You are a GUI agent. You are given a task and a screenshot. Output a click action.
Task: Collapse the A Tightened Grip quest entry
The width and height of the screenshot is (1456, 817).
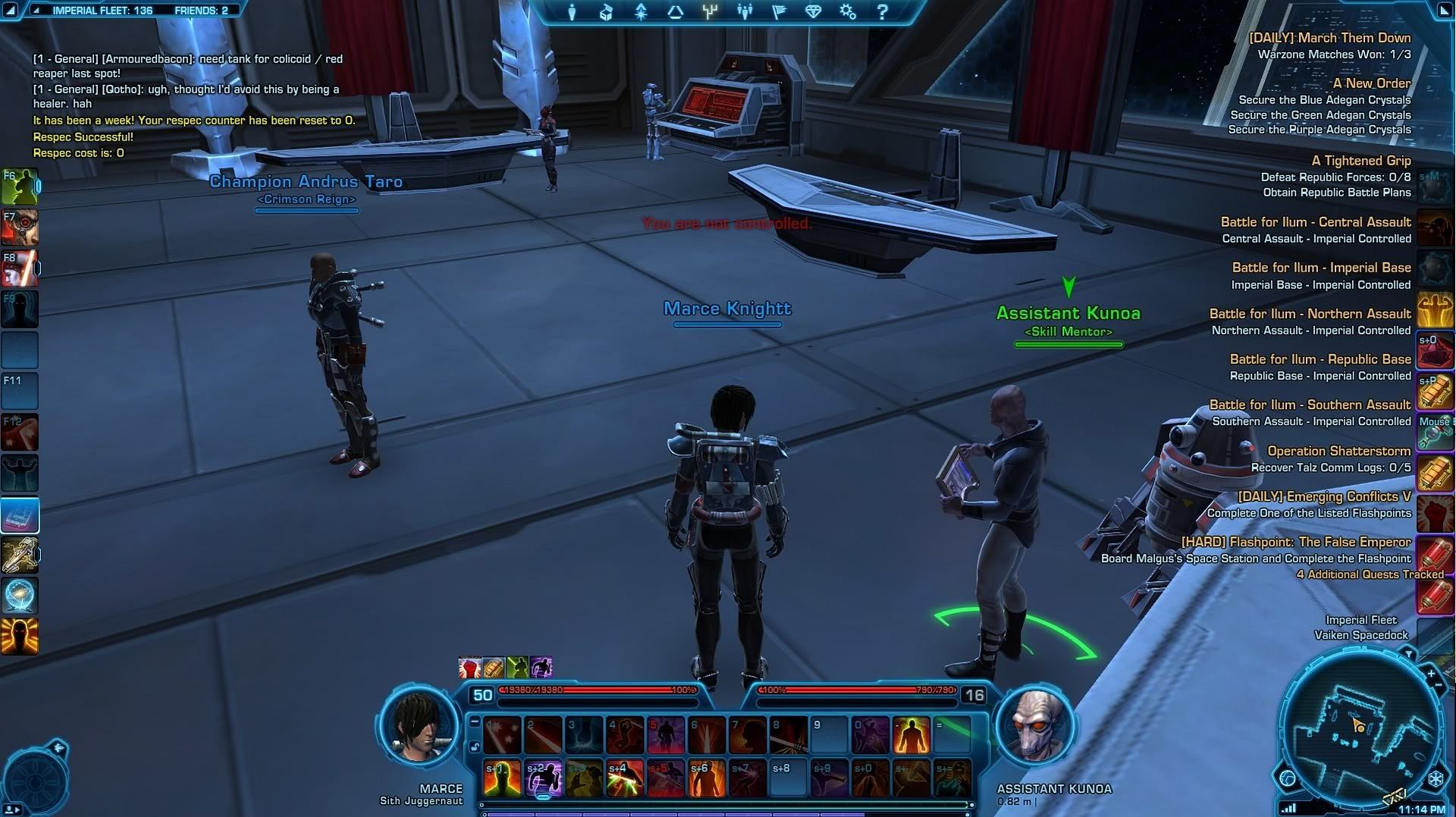1361,161
